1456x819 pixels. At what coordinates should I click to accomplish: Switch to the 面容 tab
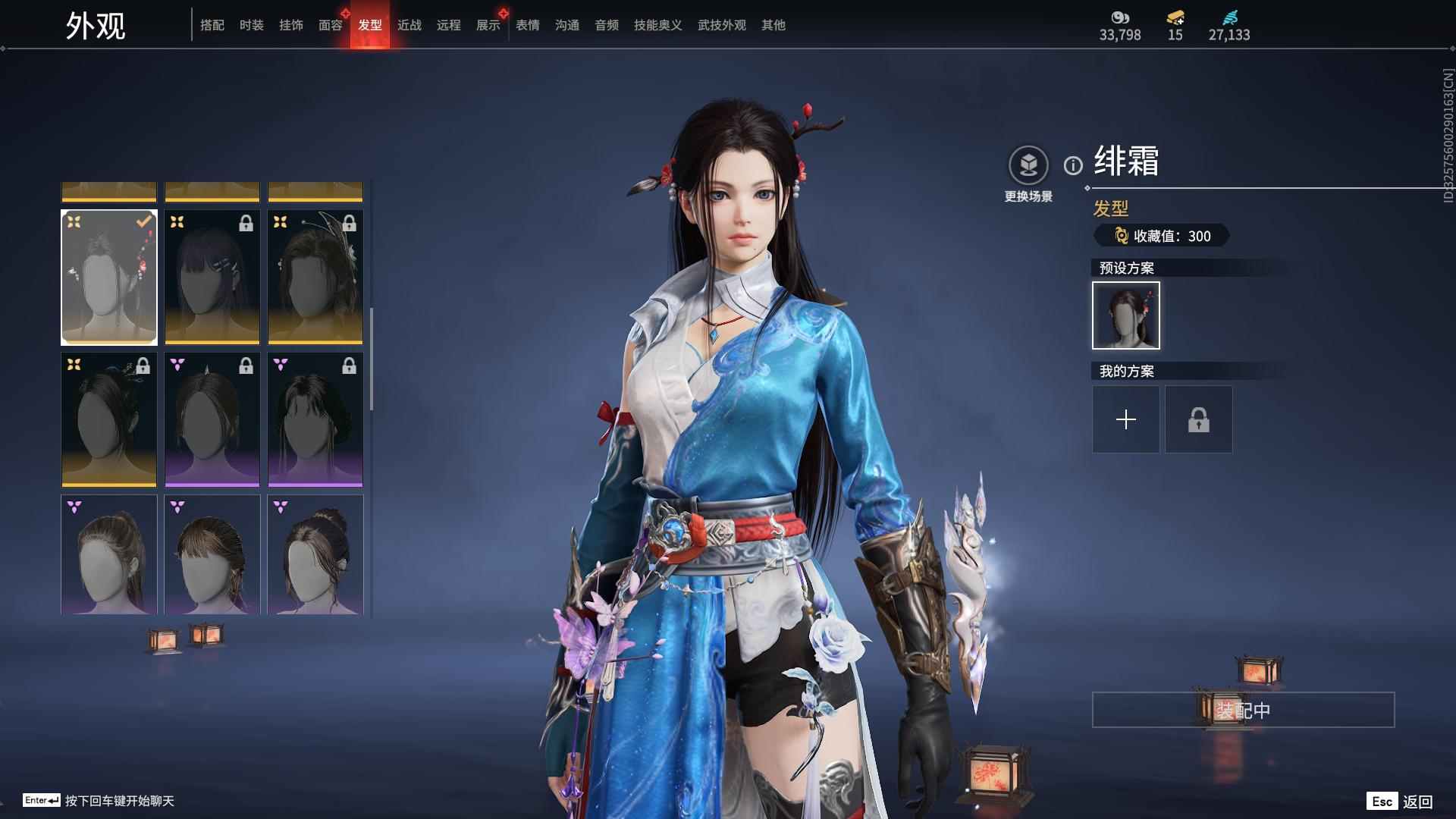click(330, 25)
